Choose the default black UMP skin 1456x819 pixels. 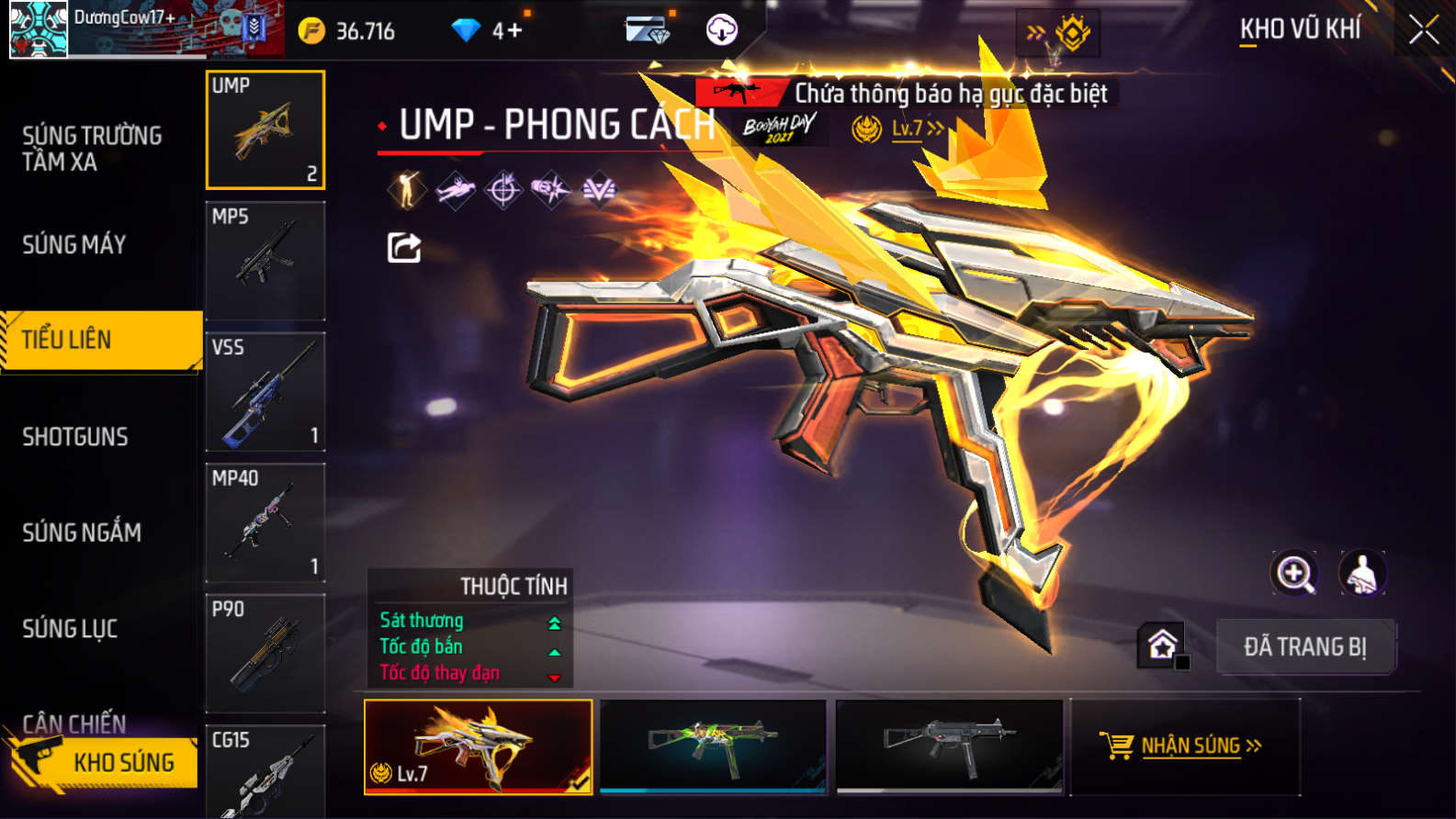coord(949,745)
